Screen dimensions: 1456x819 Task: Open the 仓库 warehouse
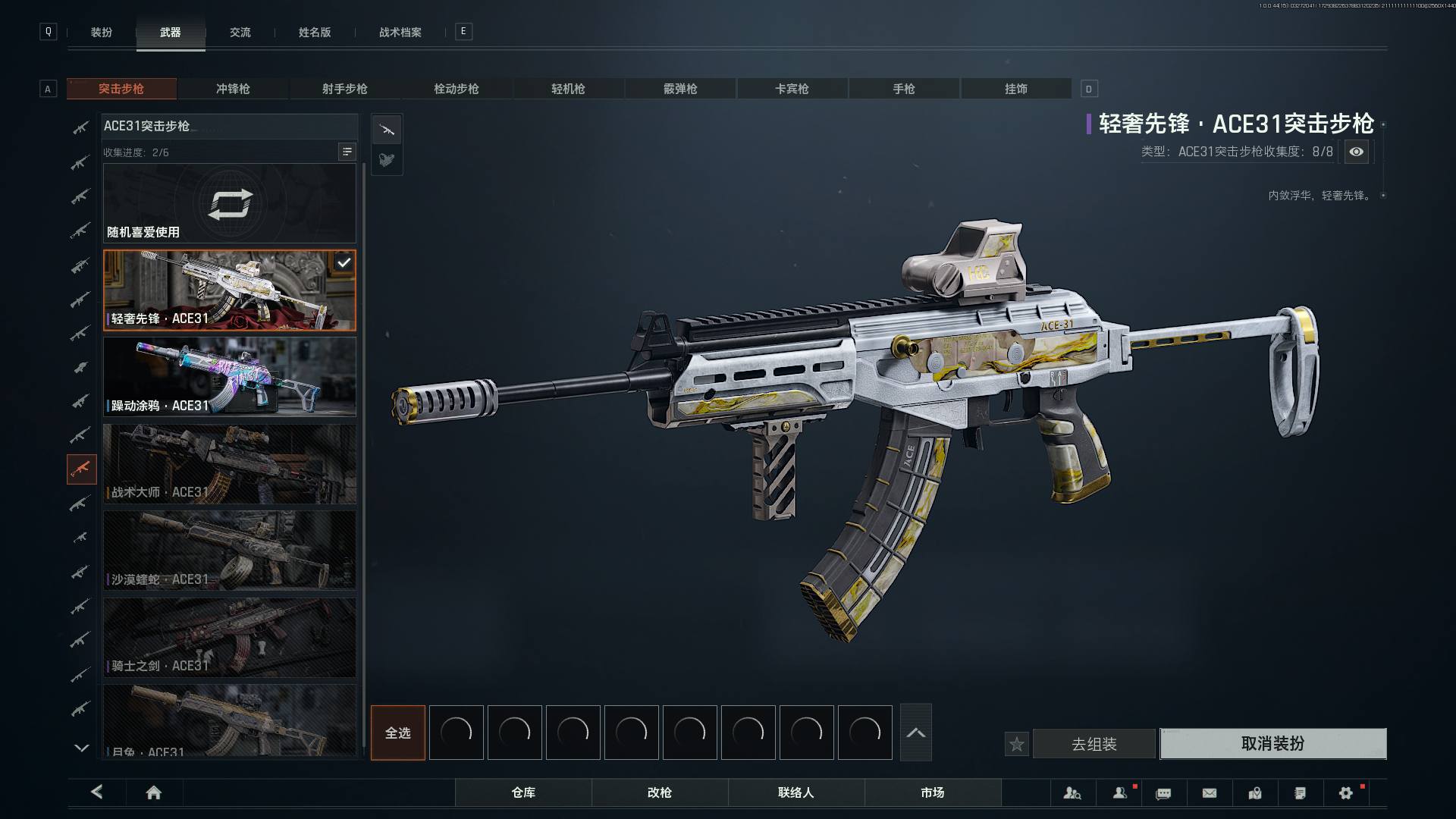523,792
